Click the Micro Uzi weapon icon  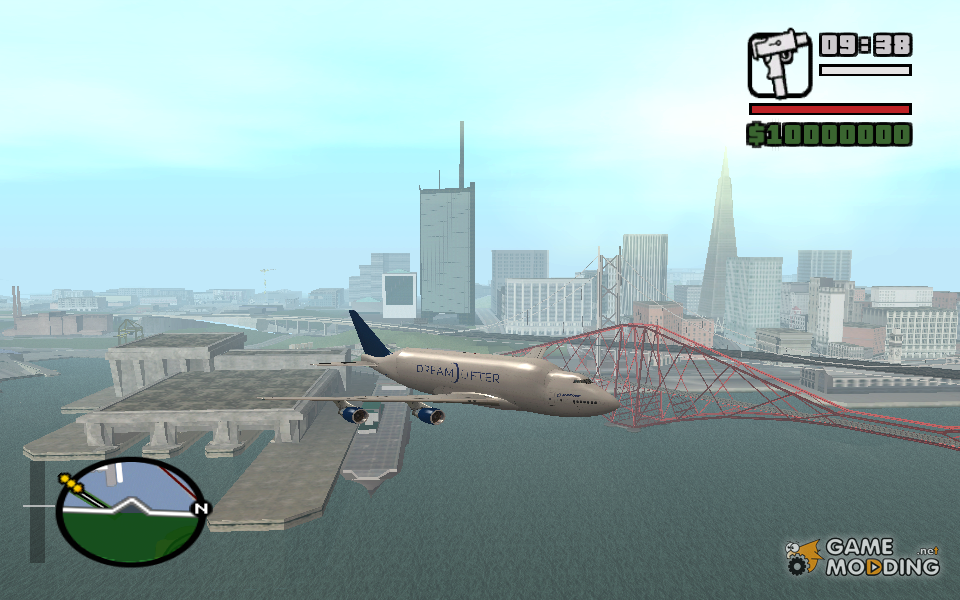[x=780, y=63]
